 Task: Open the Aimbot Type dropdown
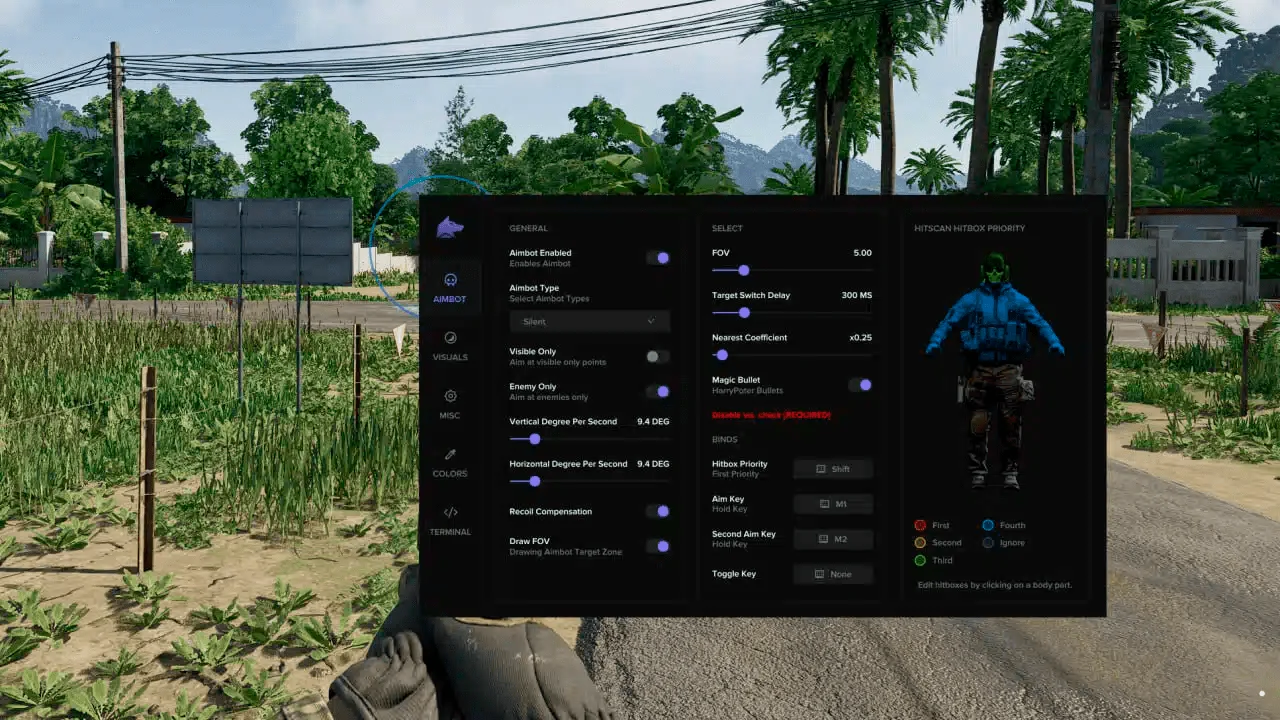pyautogui.click(x=590, y=321)
